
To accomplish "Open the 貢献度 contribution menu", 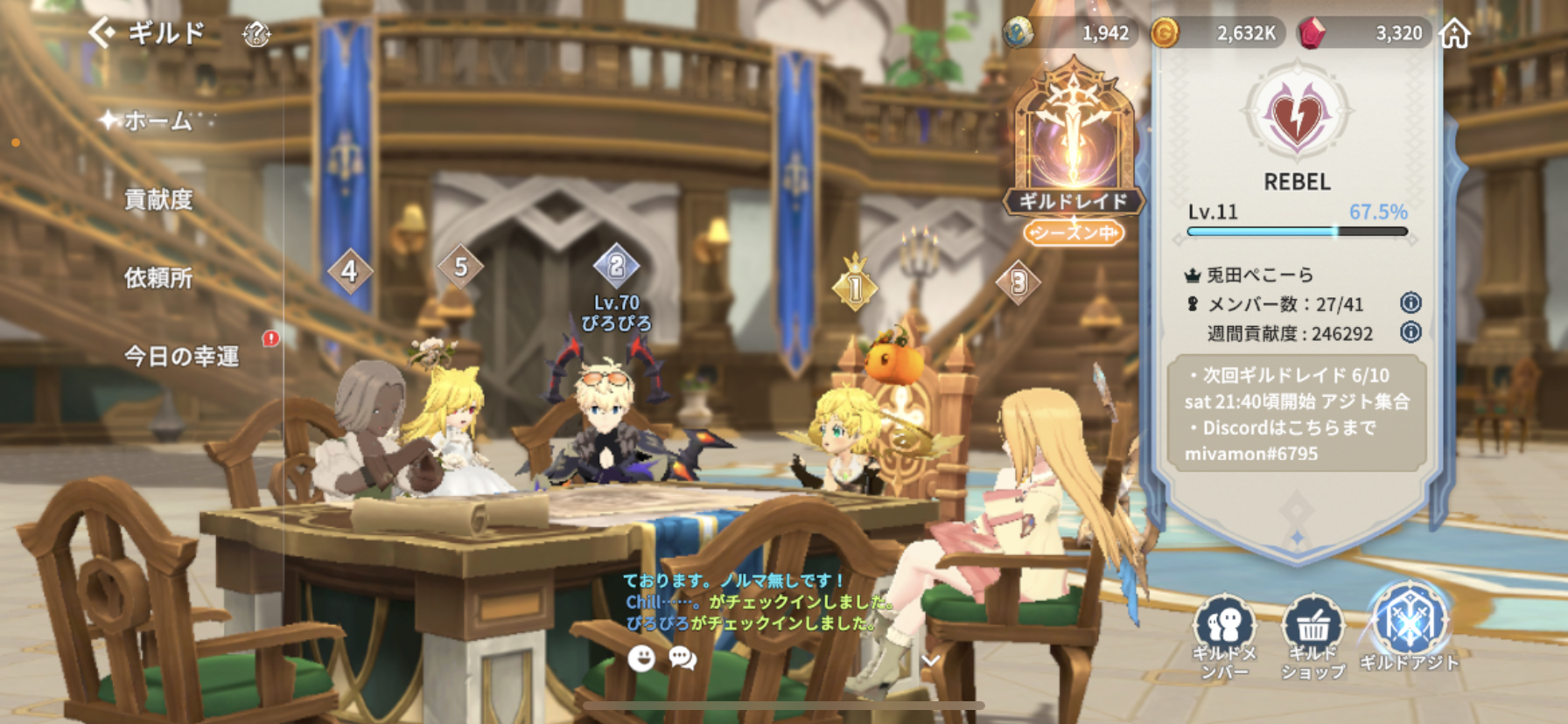I will click(158, 199).
